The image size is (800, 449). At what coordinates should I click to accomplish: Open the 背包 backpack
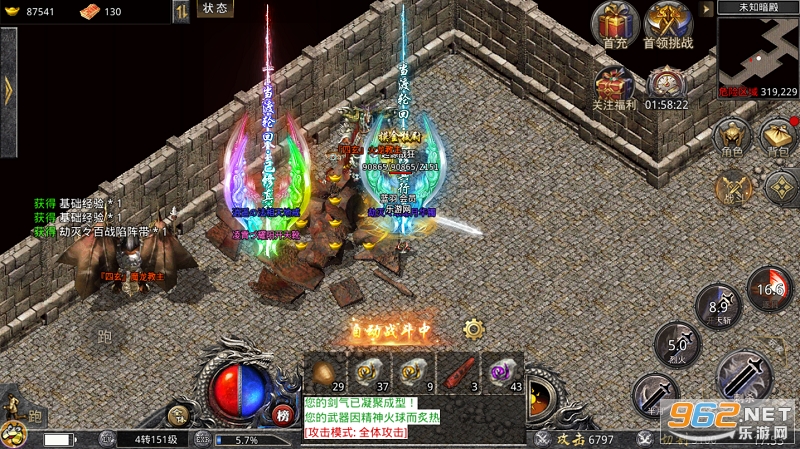pyautogui.click(x=777, y=136)
